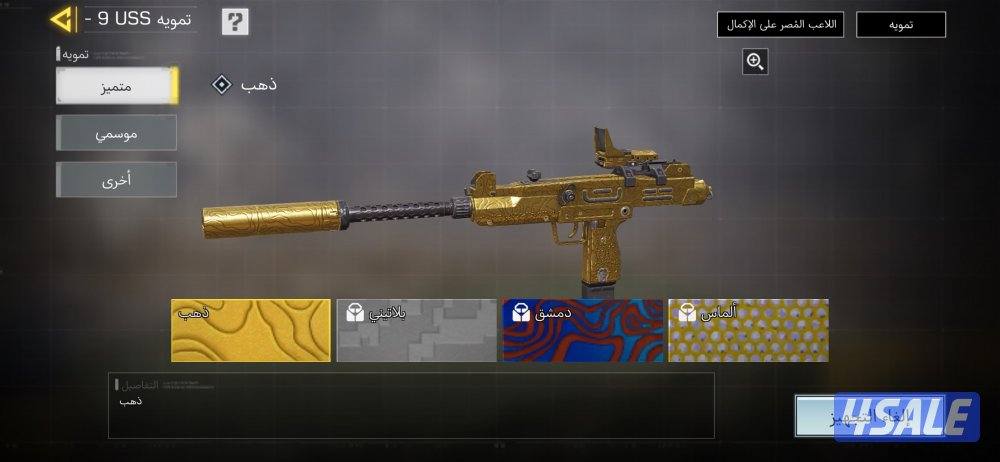Screen dimensions: 1000x462
Task: Select the gold ذهب camo tile
Action: coord(250,330)
